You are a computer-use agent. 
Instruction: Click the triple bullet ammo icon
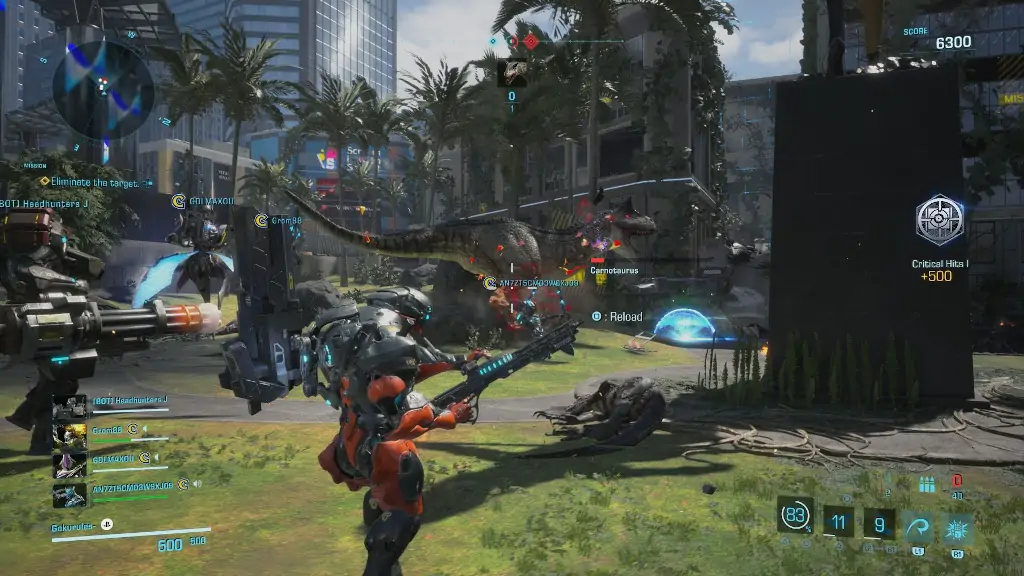click(927, 485)
